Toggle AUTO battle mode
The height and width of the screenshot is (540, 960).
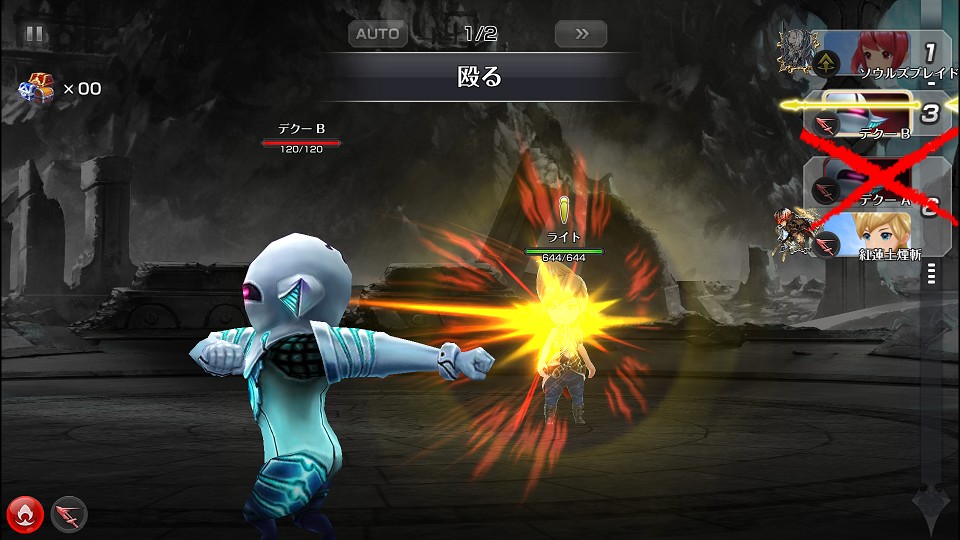(x=378, y=34)
